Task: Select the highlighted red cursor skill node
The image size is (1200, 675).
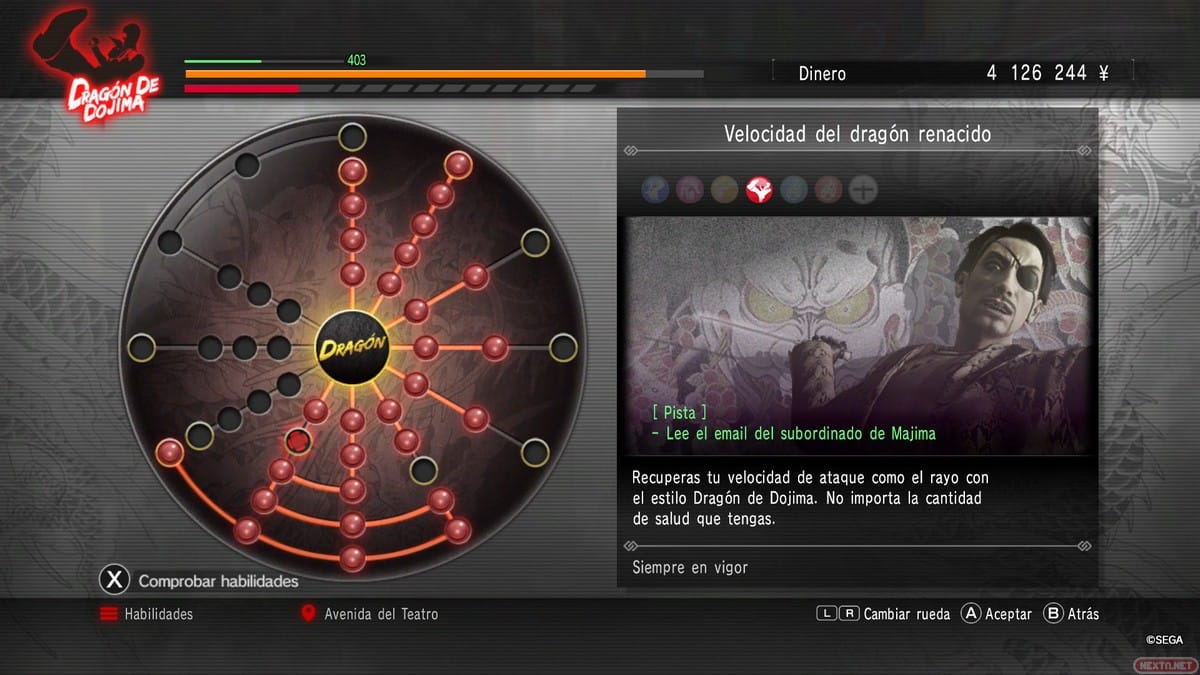Action: tap(298, 440)
